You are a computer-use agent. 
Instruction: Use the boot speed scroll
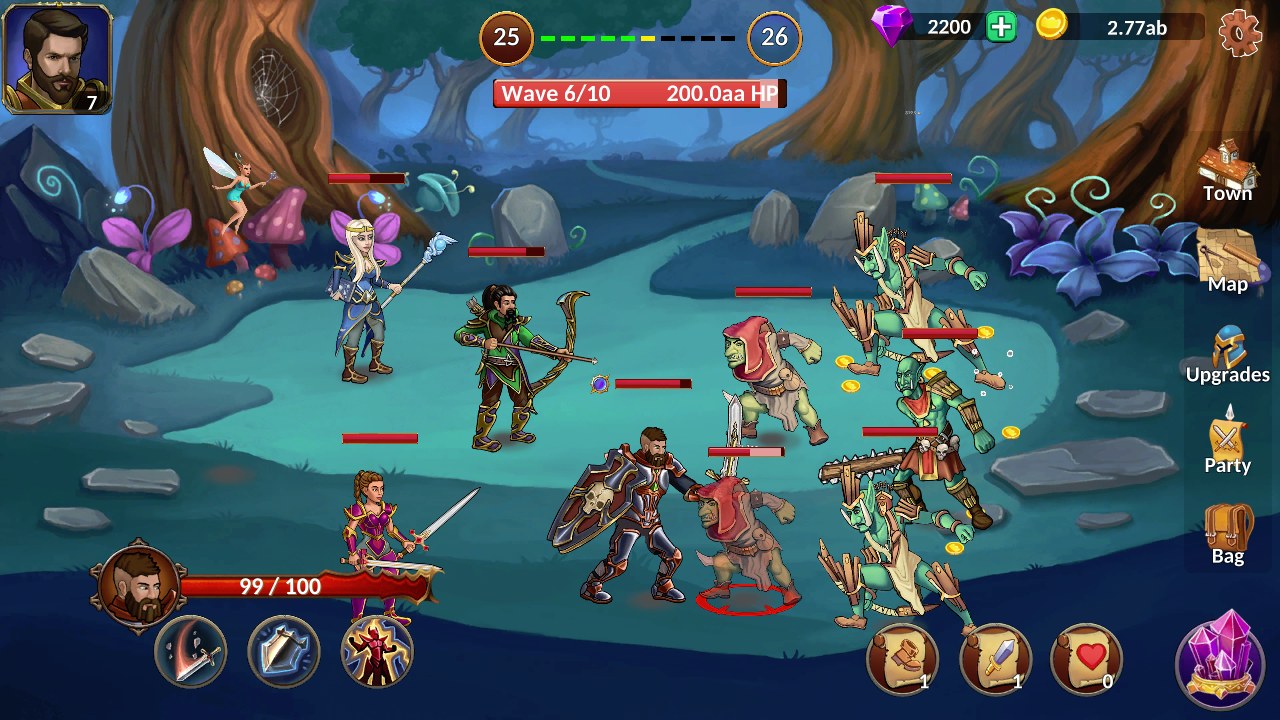[903, 659]
